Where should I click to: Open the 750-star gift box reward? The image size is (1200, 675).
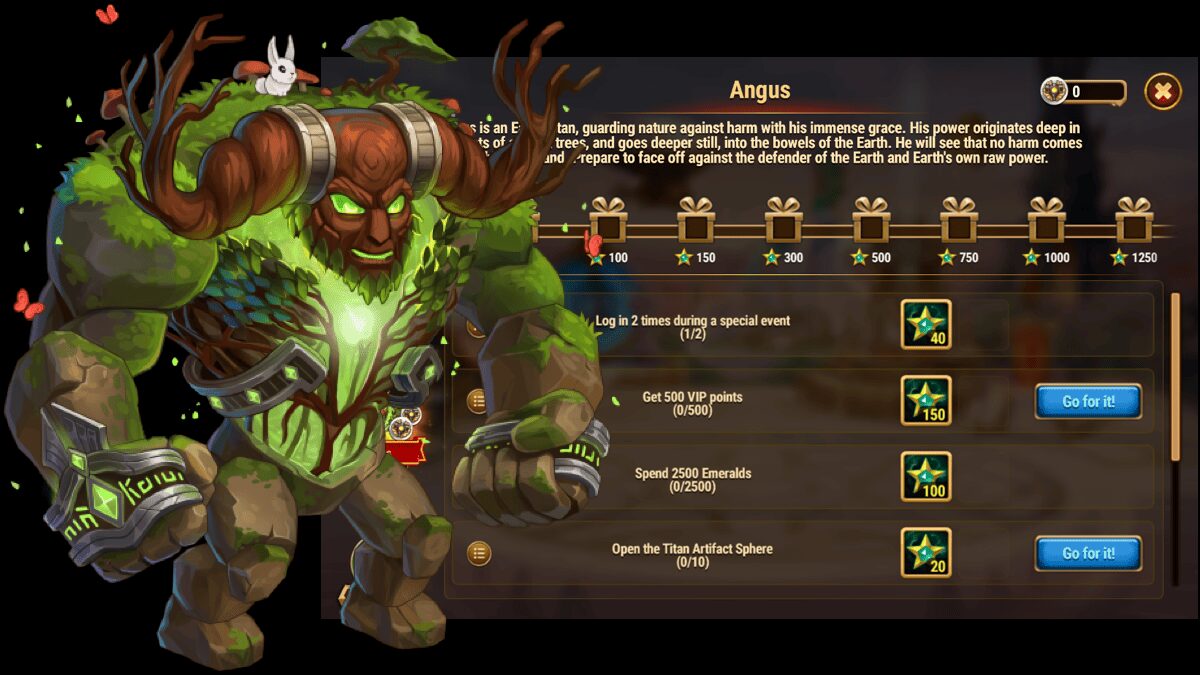pos(959,221)
